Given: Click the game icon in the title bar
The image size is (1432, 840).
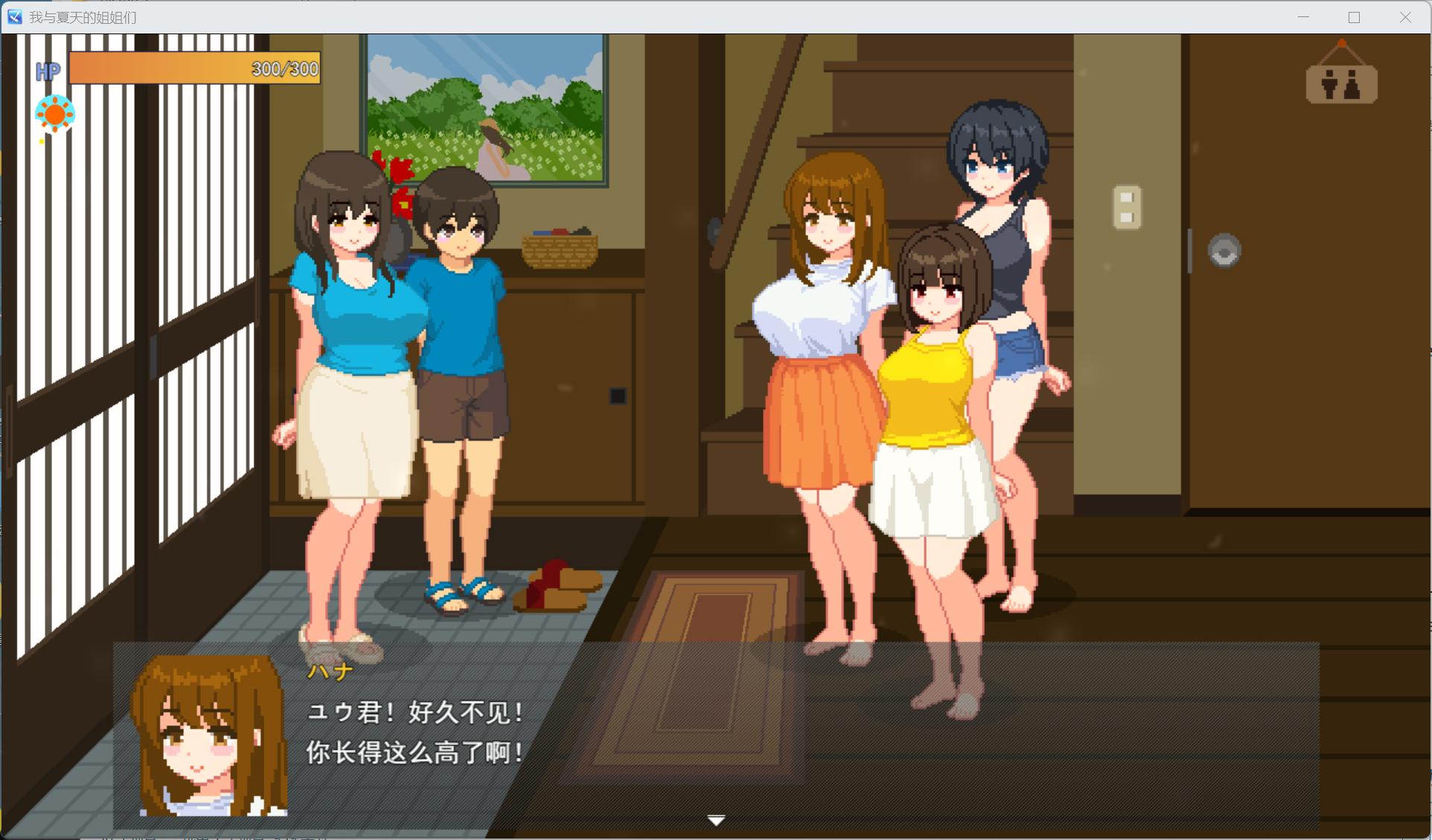Looking at the screenshot, I should tap(13, 16).
